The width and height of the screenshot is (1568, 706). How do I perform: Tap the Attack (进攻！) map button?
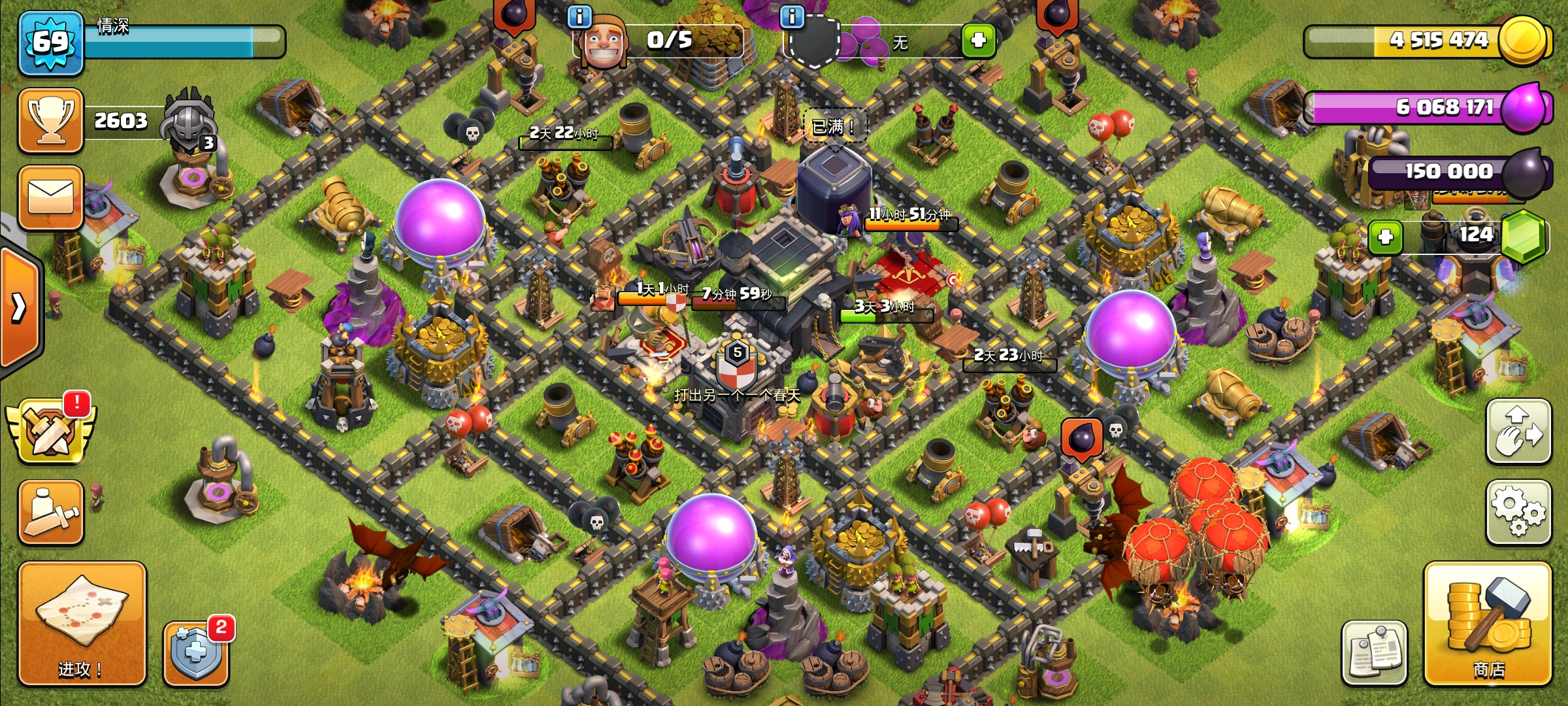(x=82, y=623)
